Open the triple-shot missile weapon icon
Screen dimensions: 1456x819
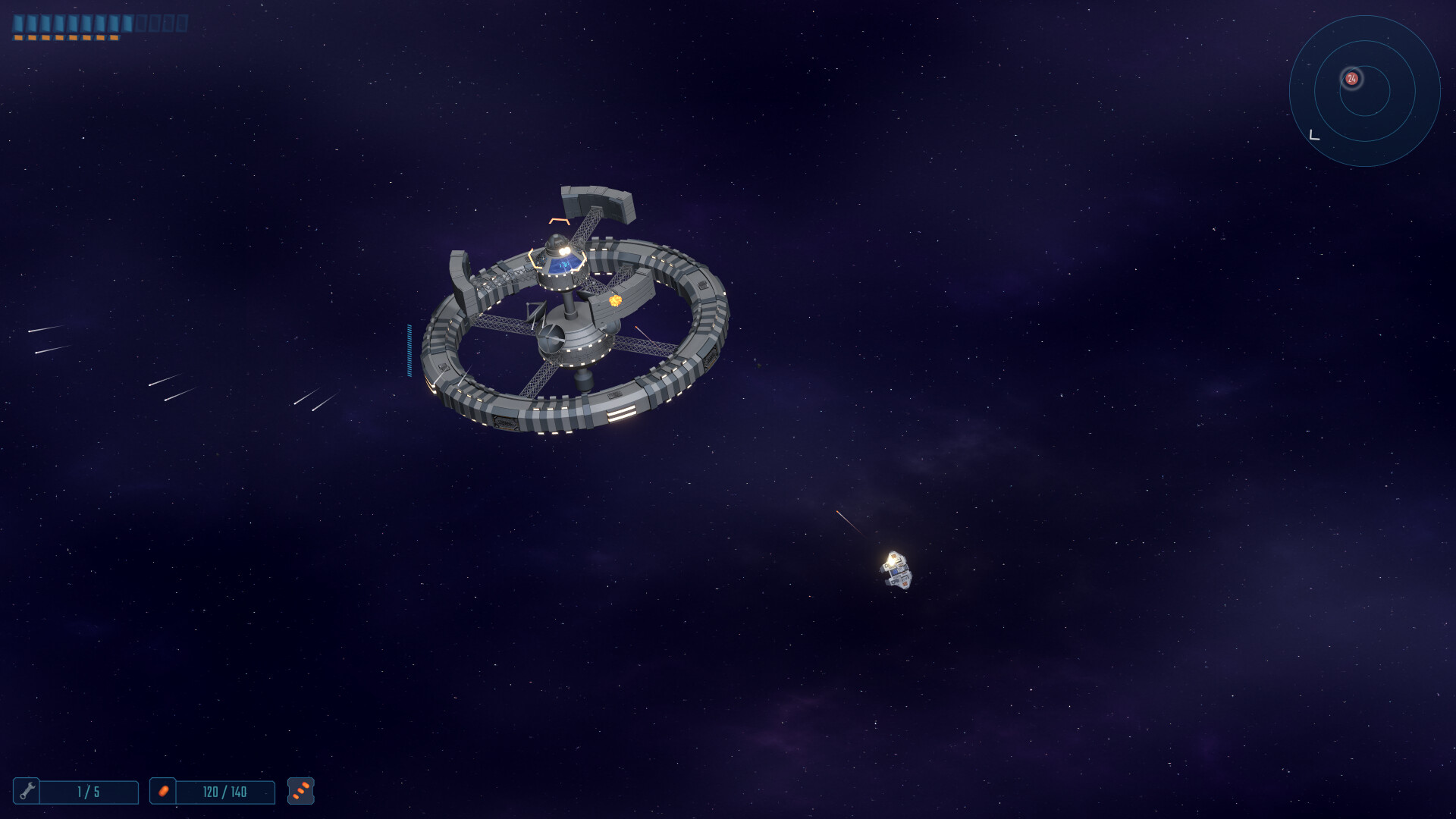[x=301, y=792]
